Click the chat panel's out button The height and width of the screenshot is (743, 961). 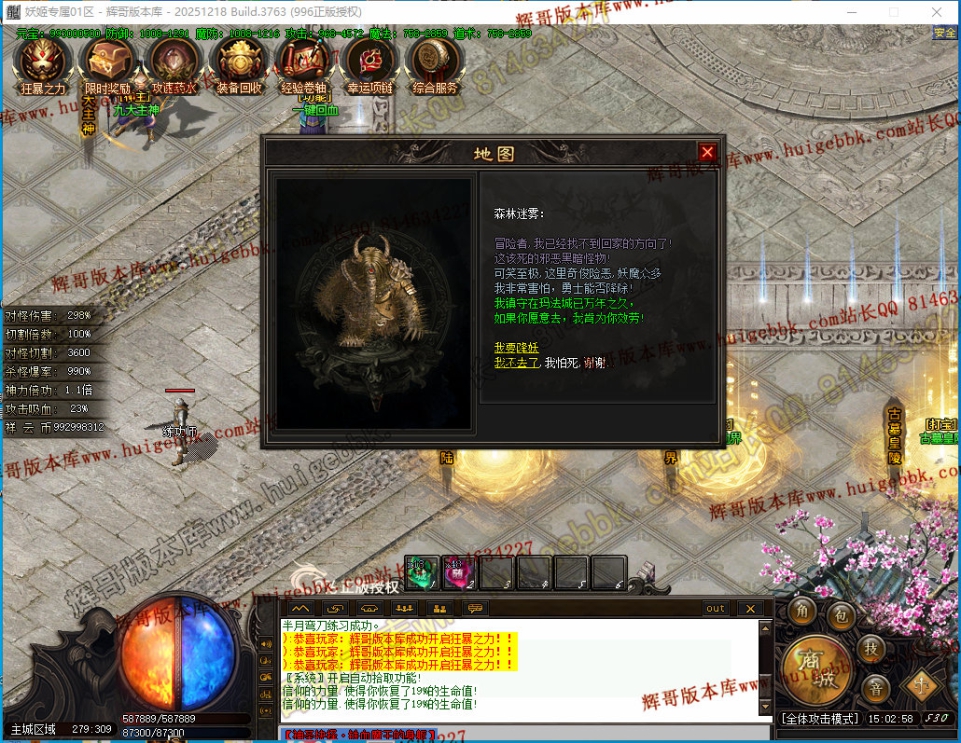tap(715, 608)
